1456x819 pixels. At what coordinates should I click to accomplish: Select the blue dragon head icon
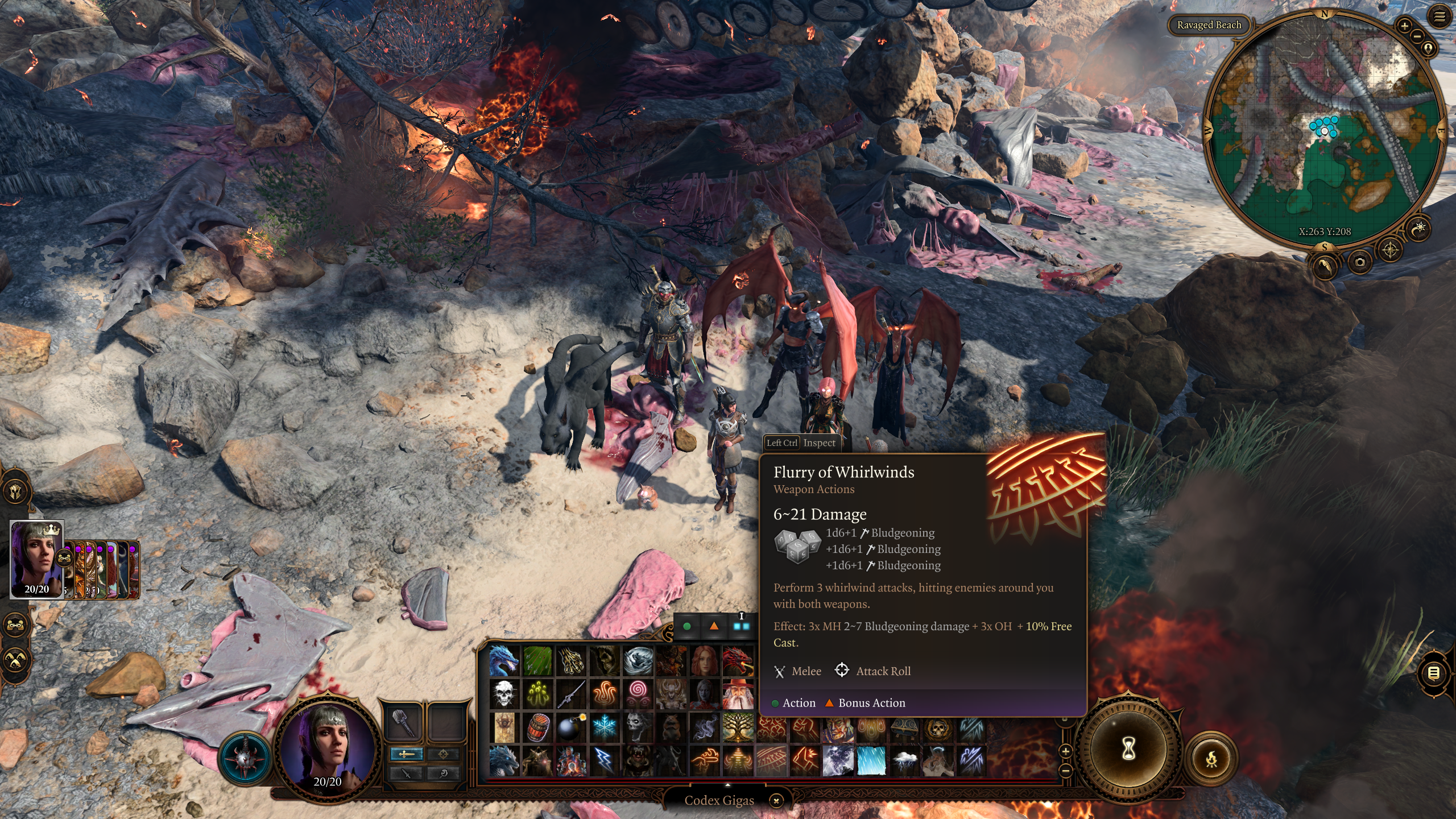point(504,660)
